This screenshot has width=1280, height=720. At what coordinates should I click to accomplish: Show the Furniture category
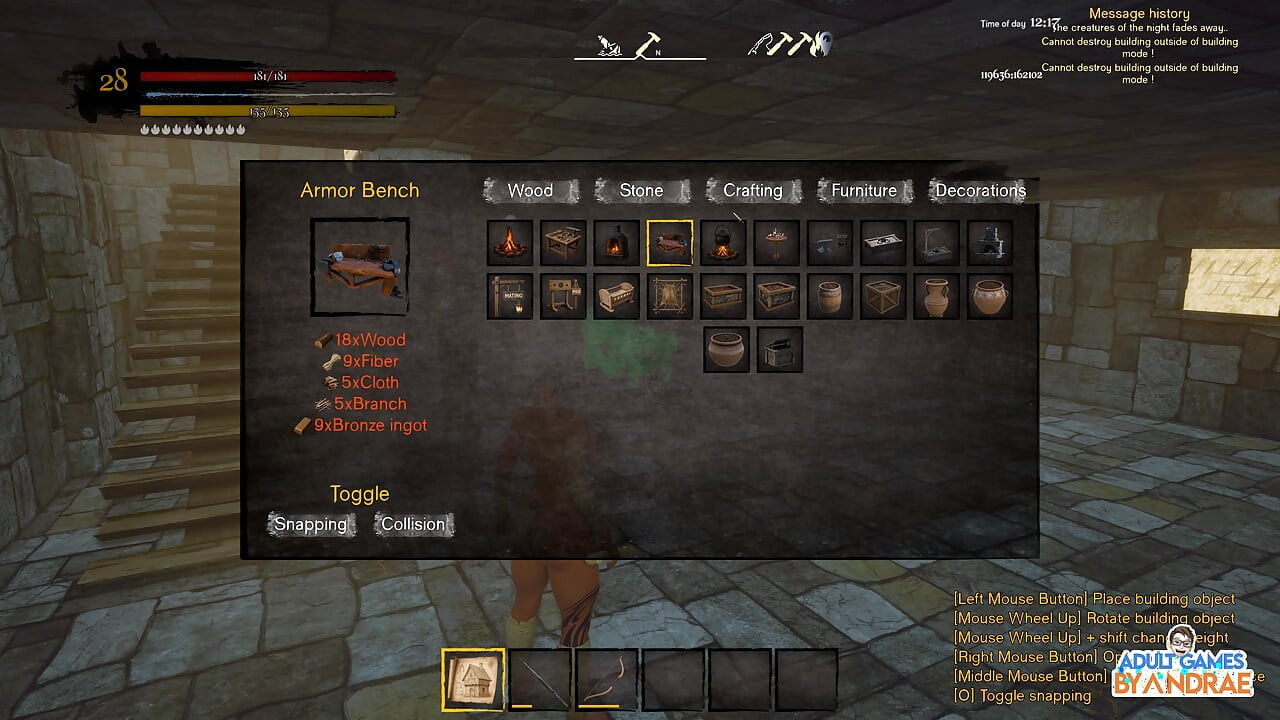tap(864, 191)
